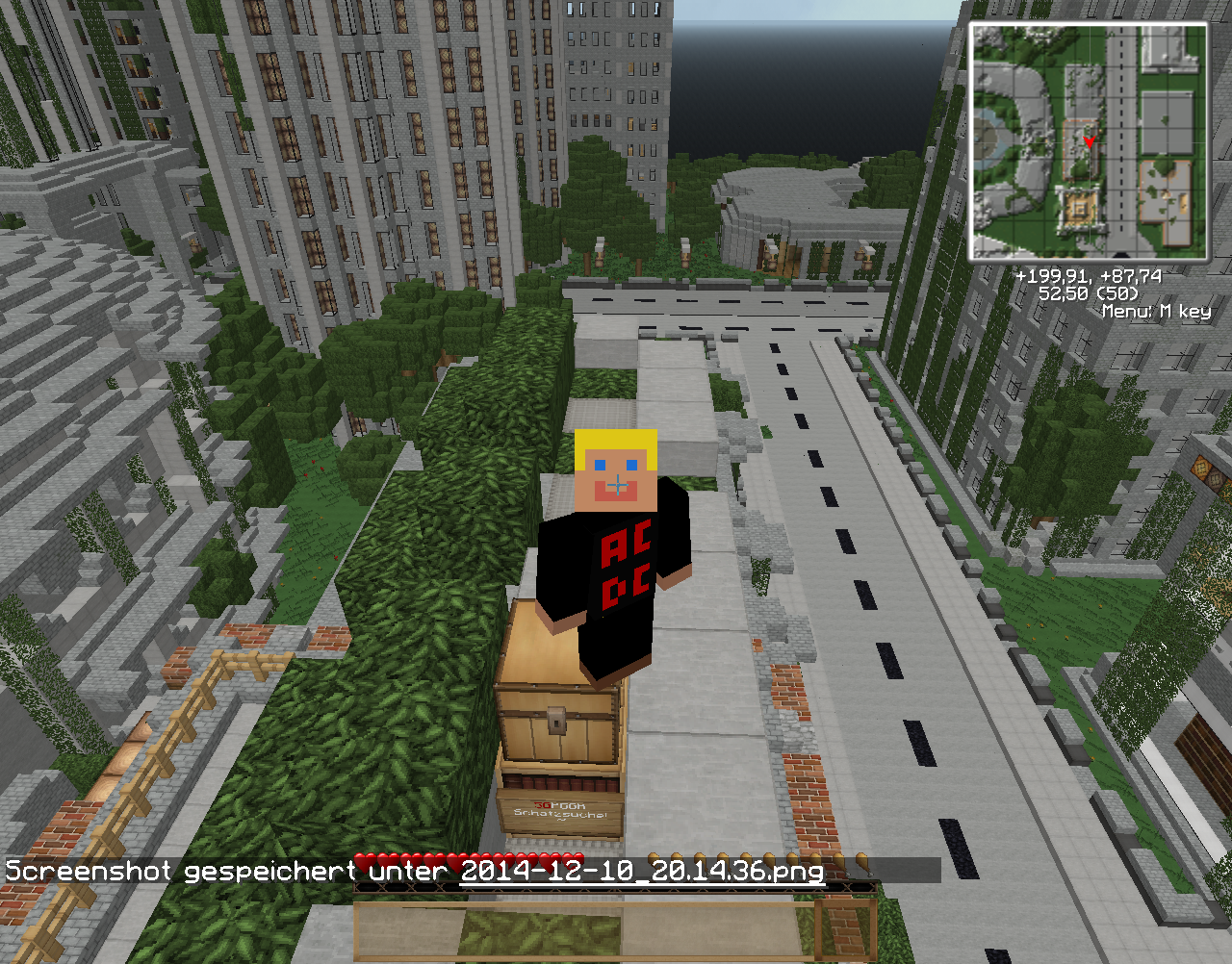Click the minimap in the corner
The width and height of the screenshot is (1232, 964).
[1089, 142]
